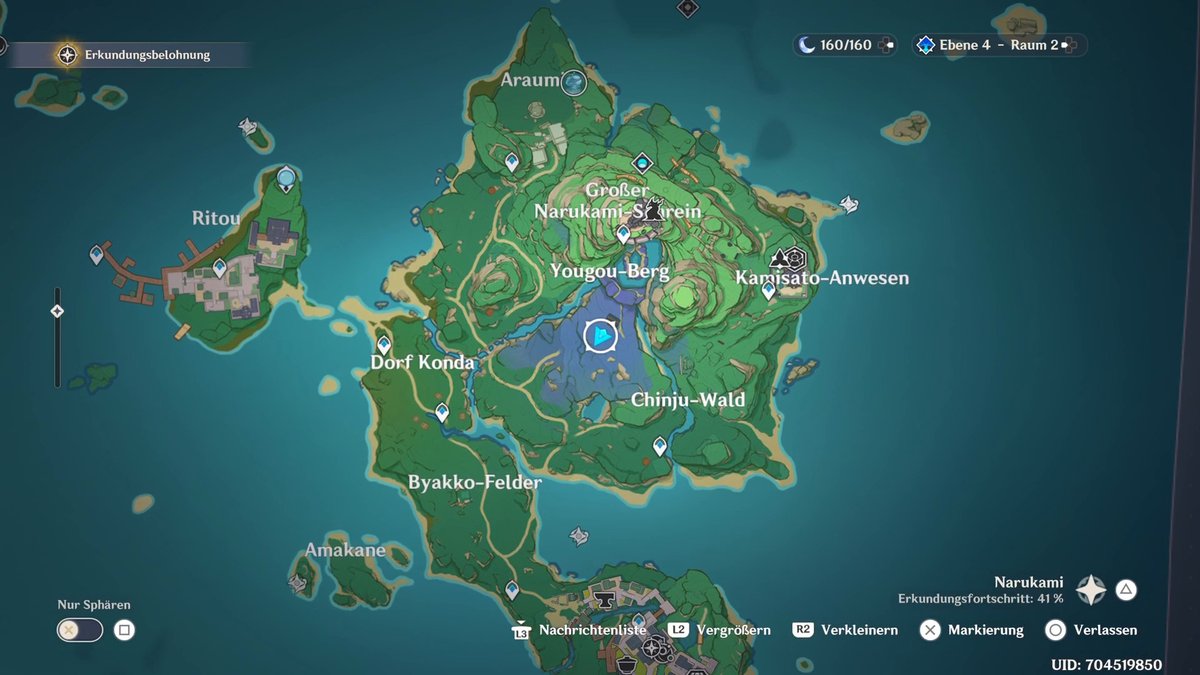Select the waypoint below Kamisato-Anwesen label
This screenshot has width=1200, height=675.
pos(768,290)
